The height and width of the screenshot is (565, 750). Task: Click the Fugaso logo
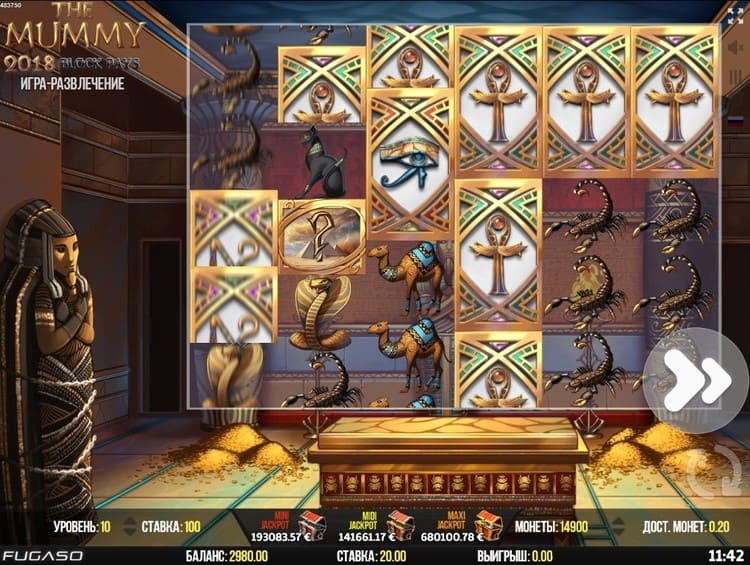[x=42, y=555]
